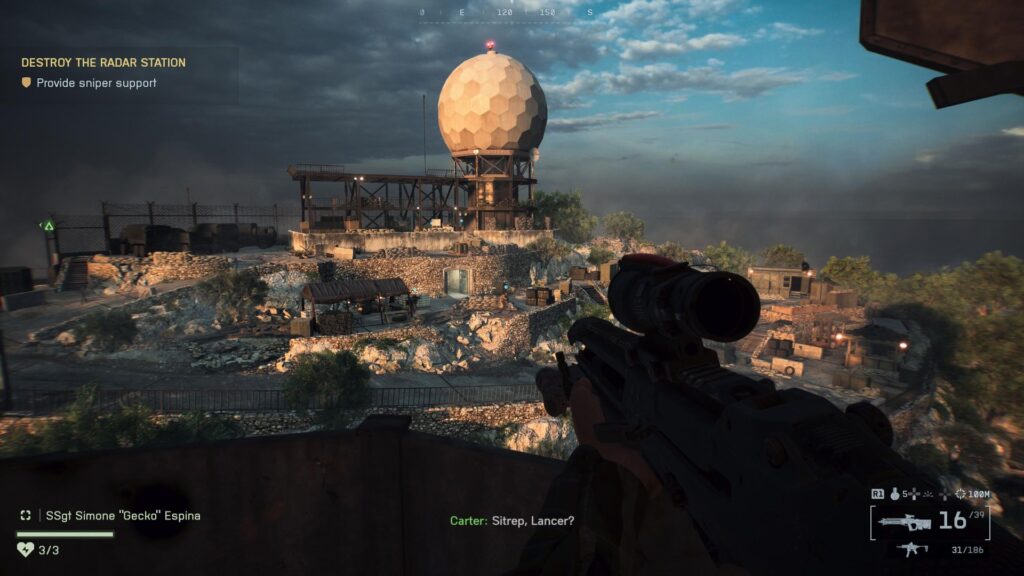Switch to the secondary assault rifle icon
This screenshot has width=1024, height=576.
point(912,548)
